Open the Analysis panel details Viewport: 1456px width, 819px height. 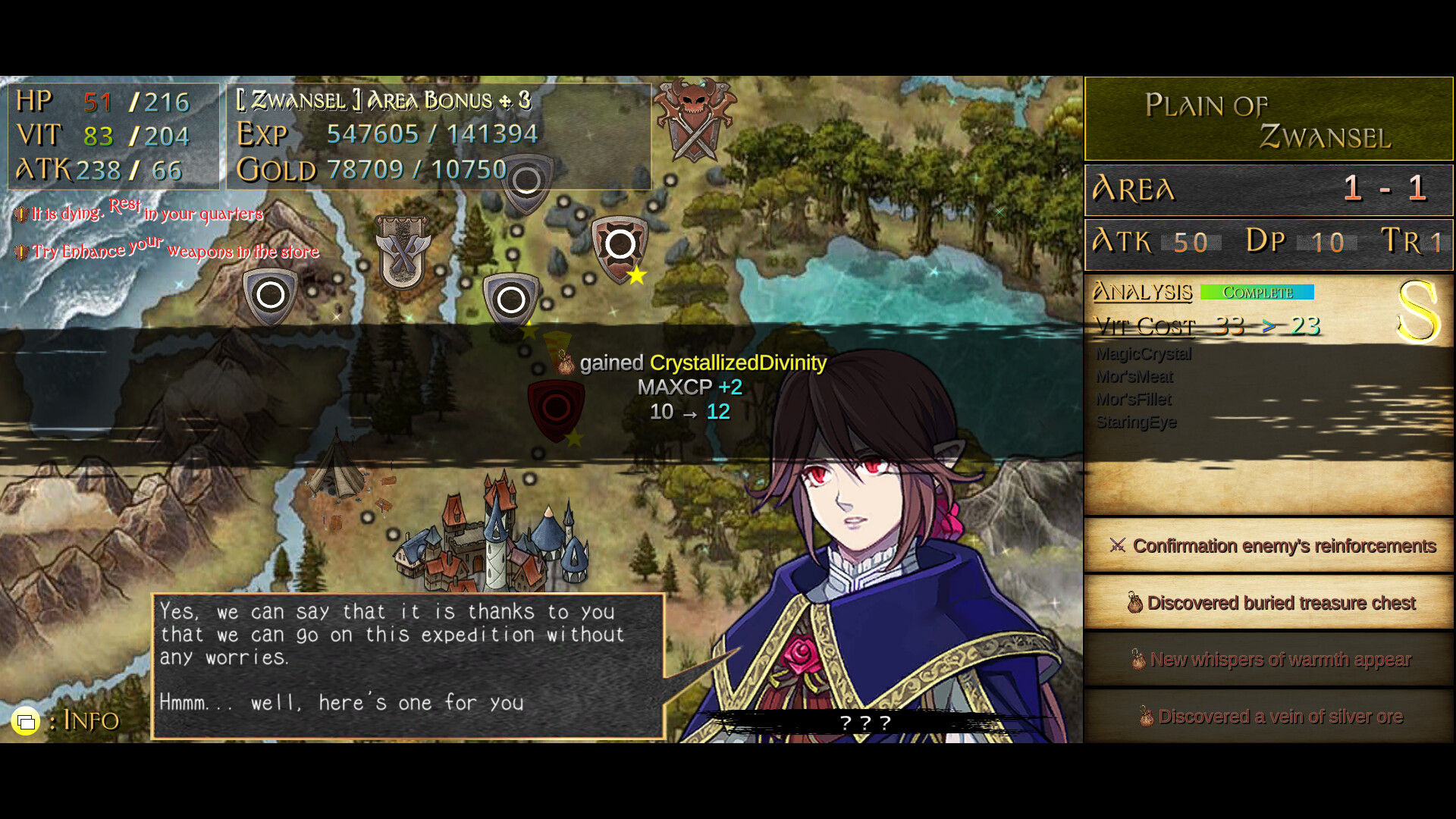1142,292
